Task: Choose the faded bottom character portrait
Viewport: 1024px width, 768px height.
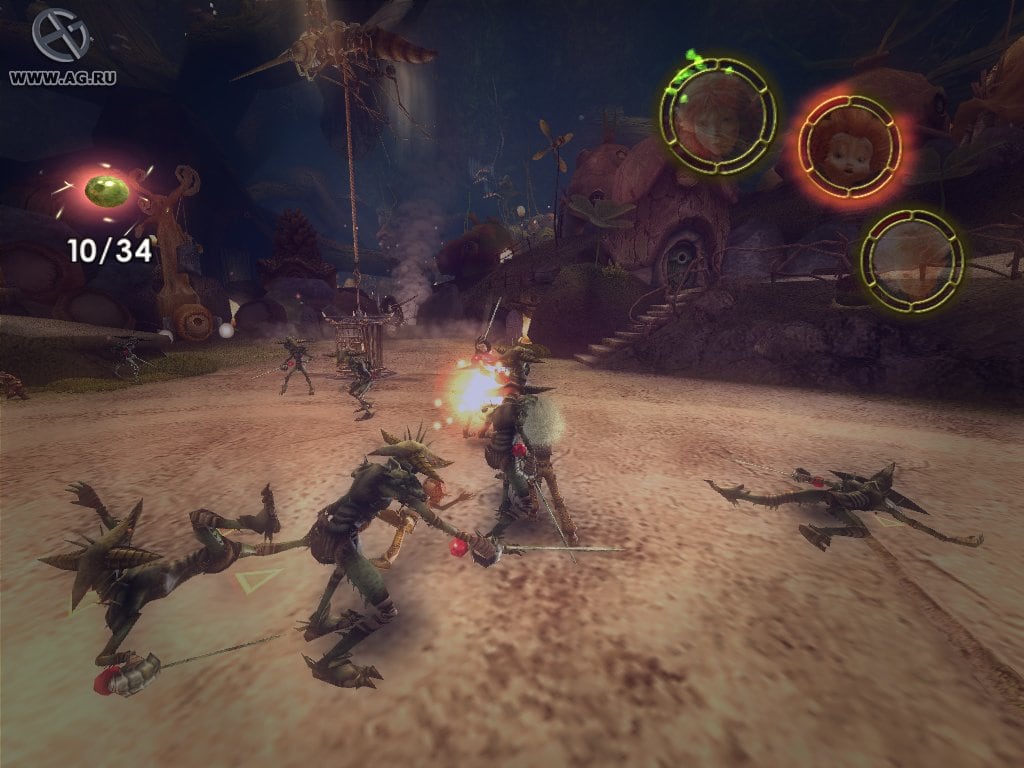Action: tap(912, 260)
